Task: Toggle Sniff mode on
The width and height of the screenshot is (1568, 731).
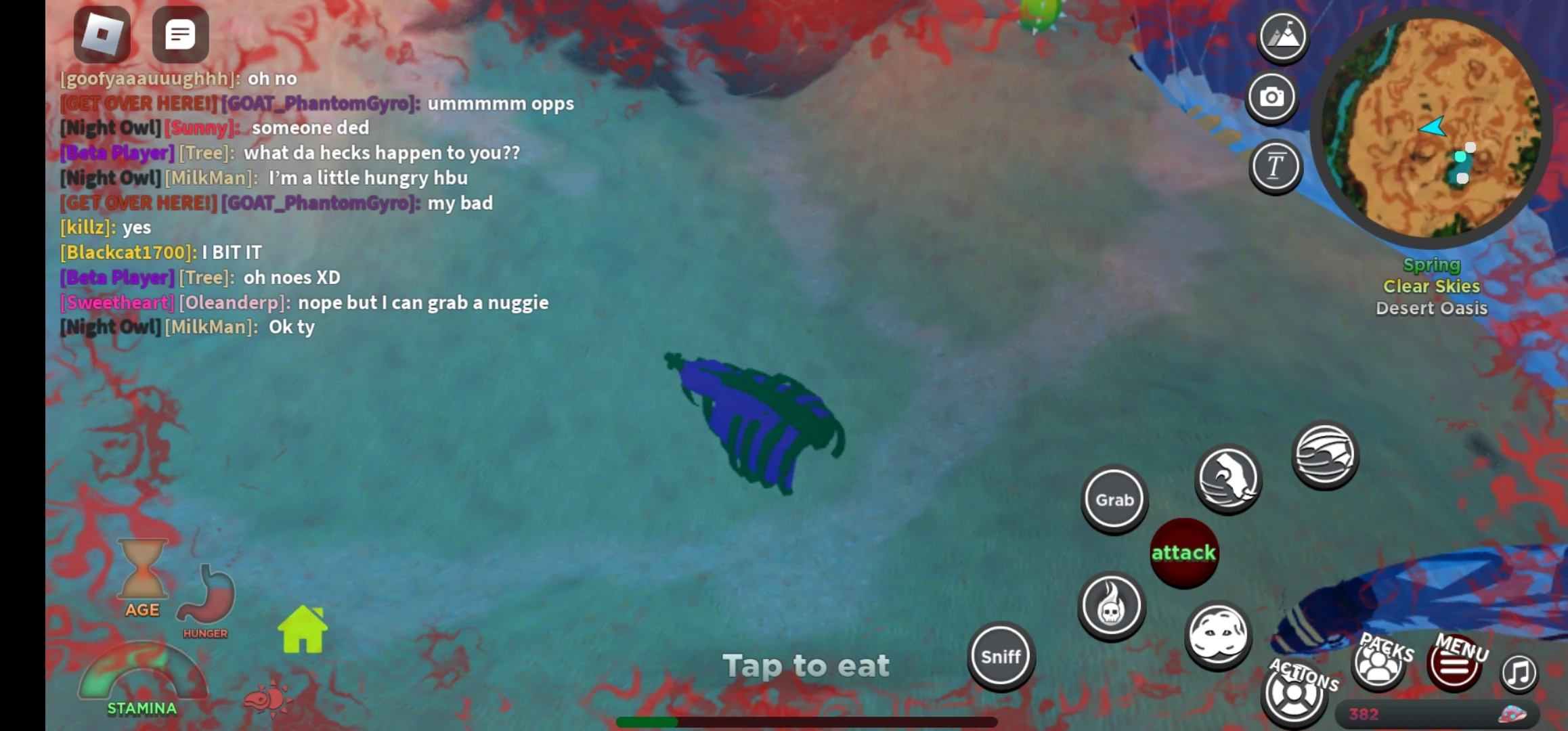Action: pyautogui.click(x=1001, y=655)
